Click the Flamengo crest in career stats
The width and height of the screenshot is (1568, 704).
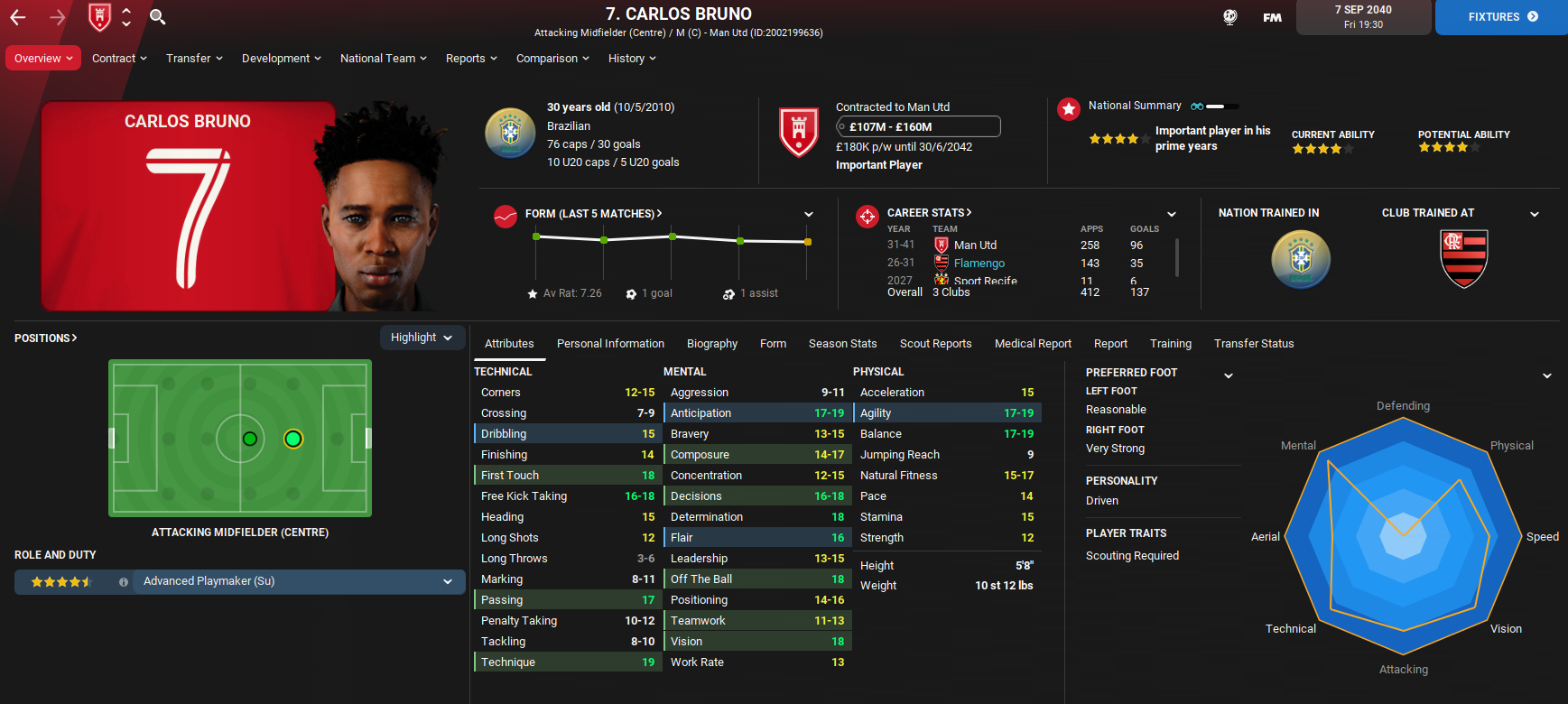tap(940, 263)
